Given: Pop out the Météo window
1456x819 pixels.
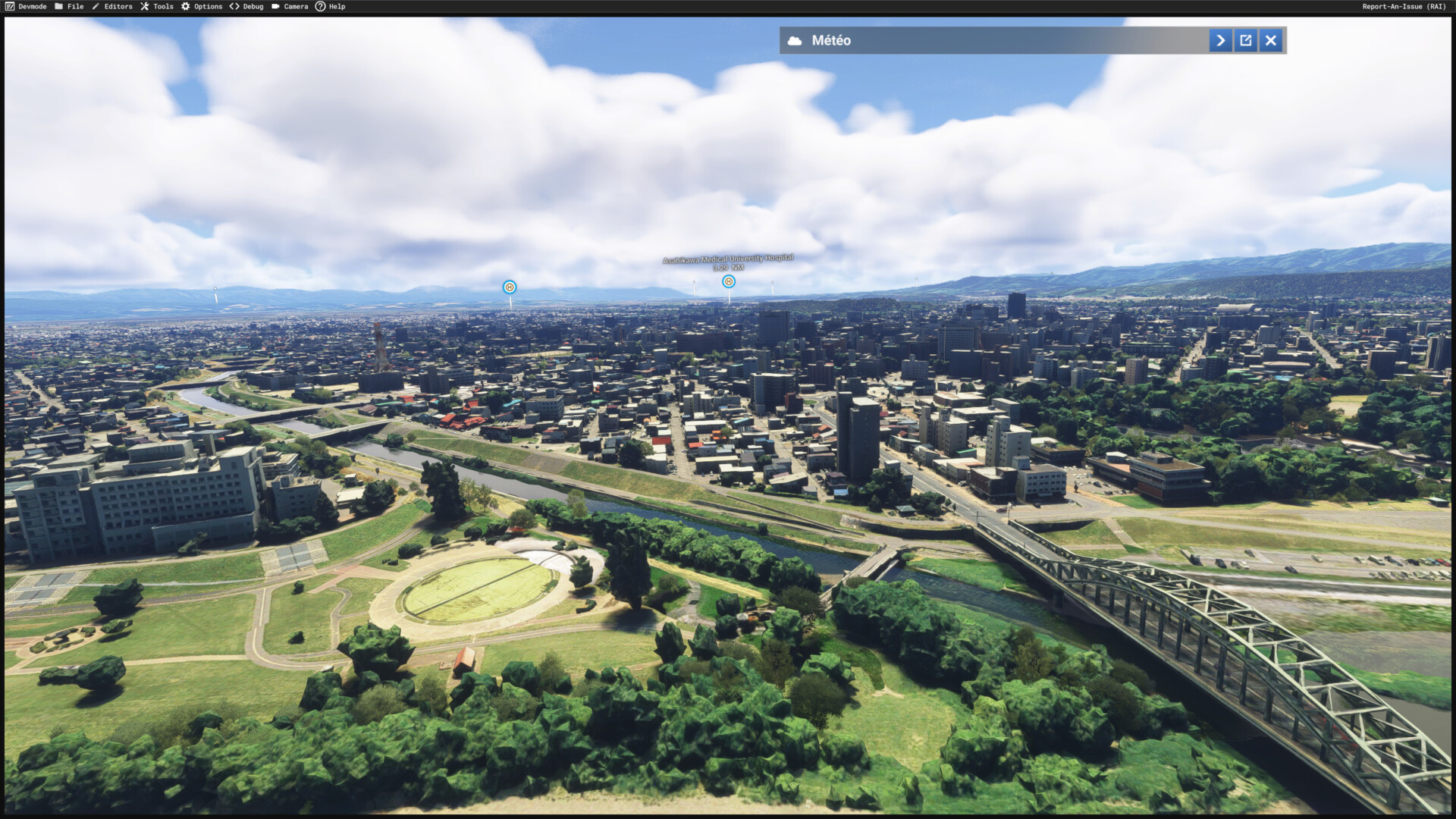Looking at the screenshot, I should point(1246,40).
